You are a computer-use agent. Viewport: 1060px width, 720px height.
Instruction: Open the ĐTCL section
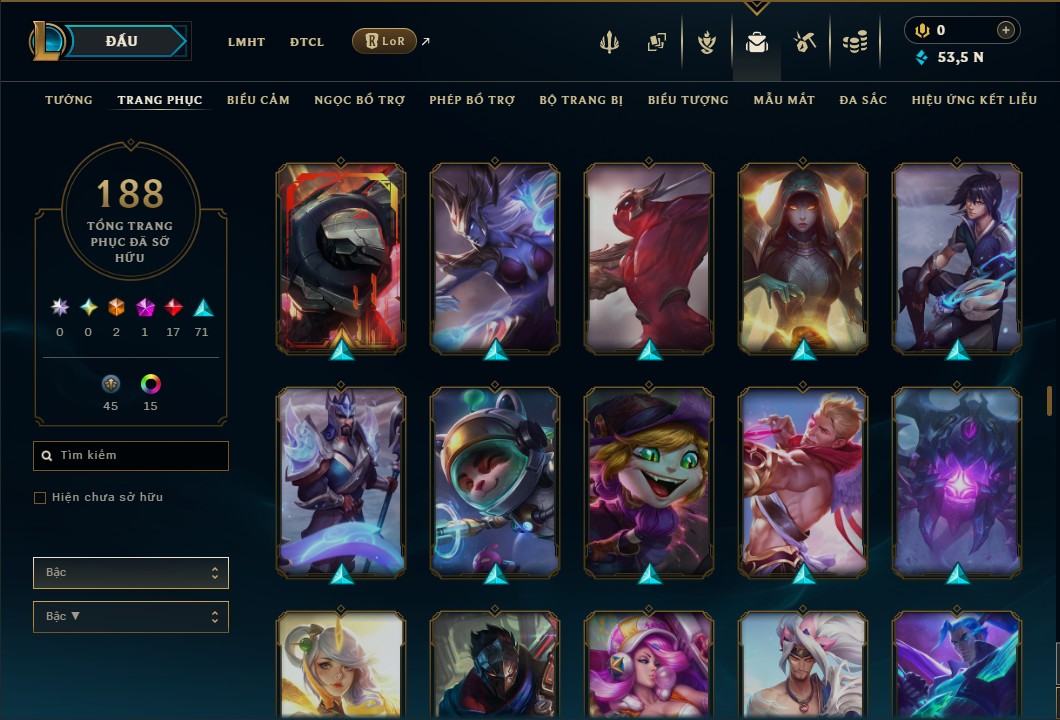coord(307,42)
